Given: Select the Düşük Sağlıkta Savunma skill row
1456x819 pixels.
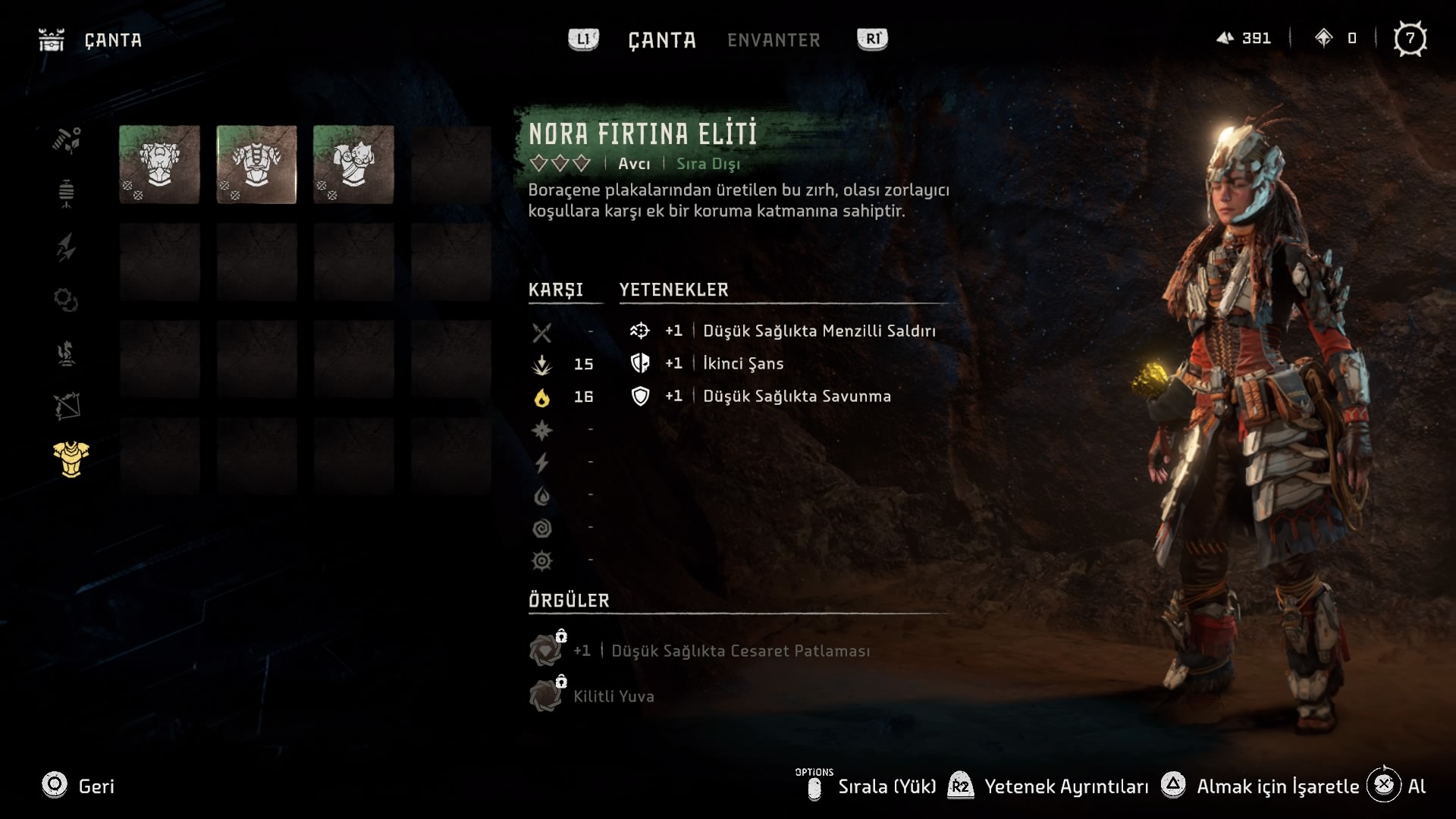Looking at the screenshot, I should coord(796,396).
